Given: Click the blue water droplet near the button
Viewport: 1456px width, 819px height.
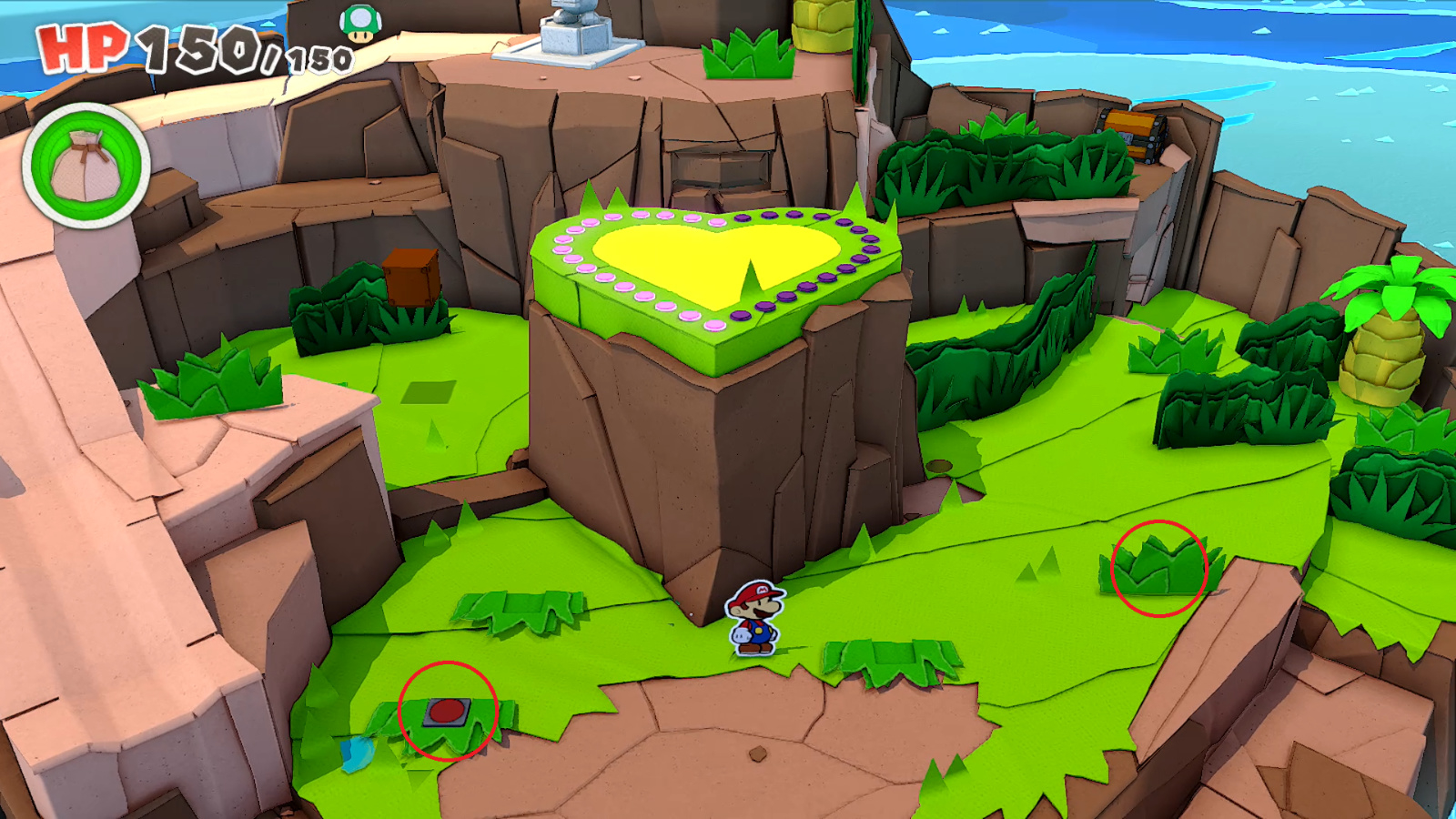Looking at the screenshot, I should point(355,752).
